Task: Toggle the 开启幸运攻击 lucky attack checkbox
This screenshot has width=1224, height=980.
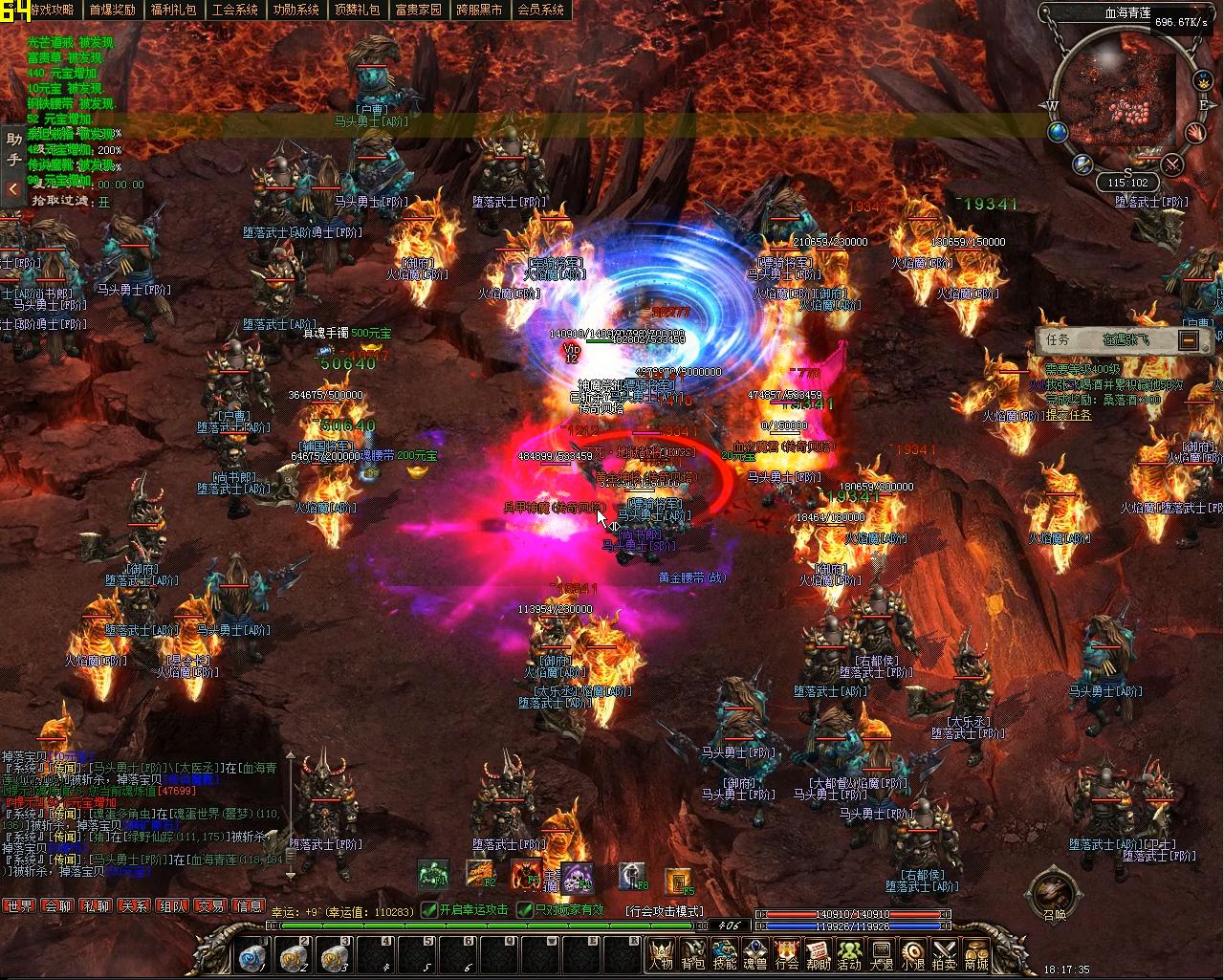Action: (429, 911)
